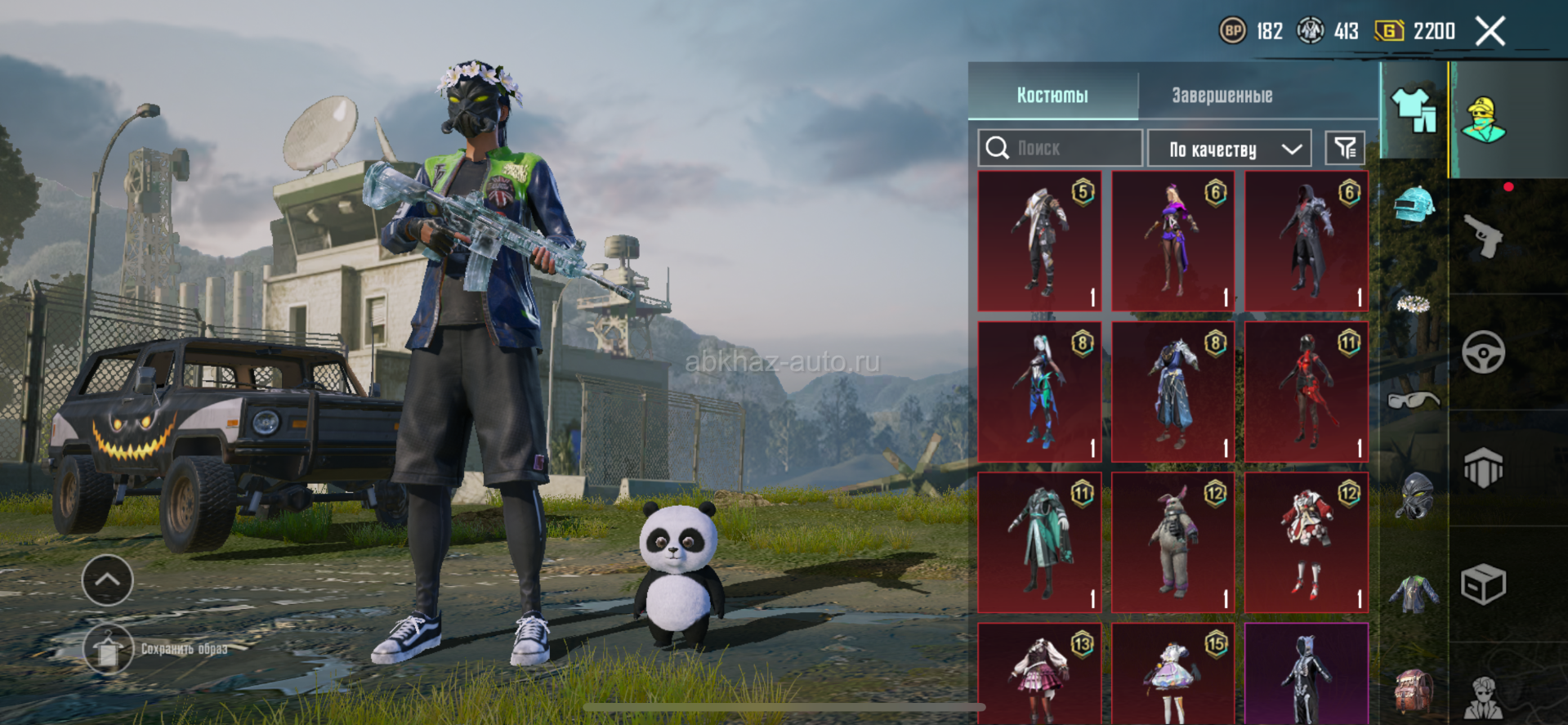Click Сохранить образ hanger button
The height and width of the screenshot is (725, 1568).
108,649
